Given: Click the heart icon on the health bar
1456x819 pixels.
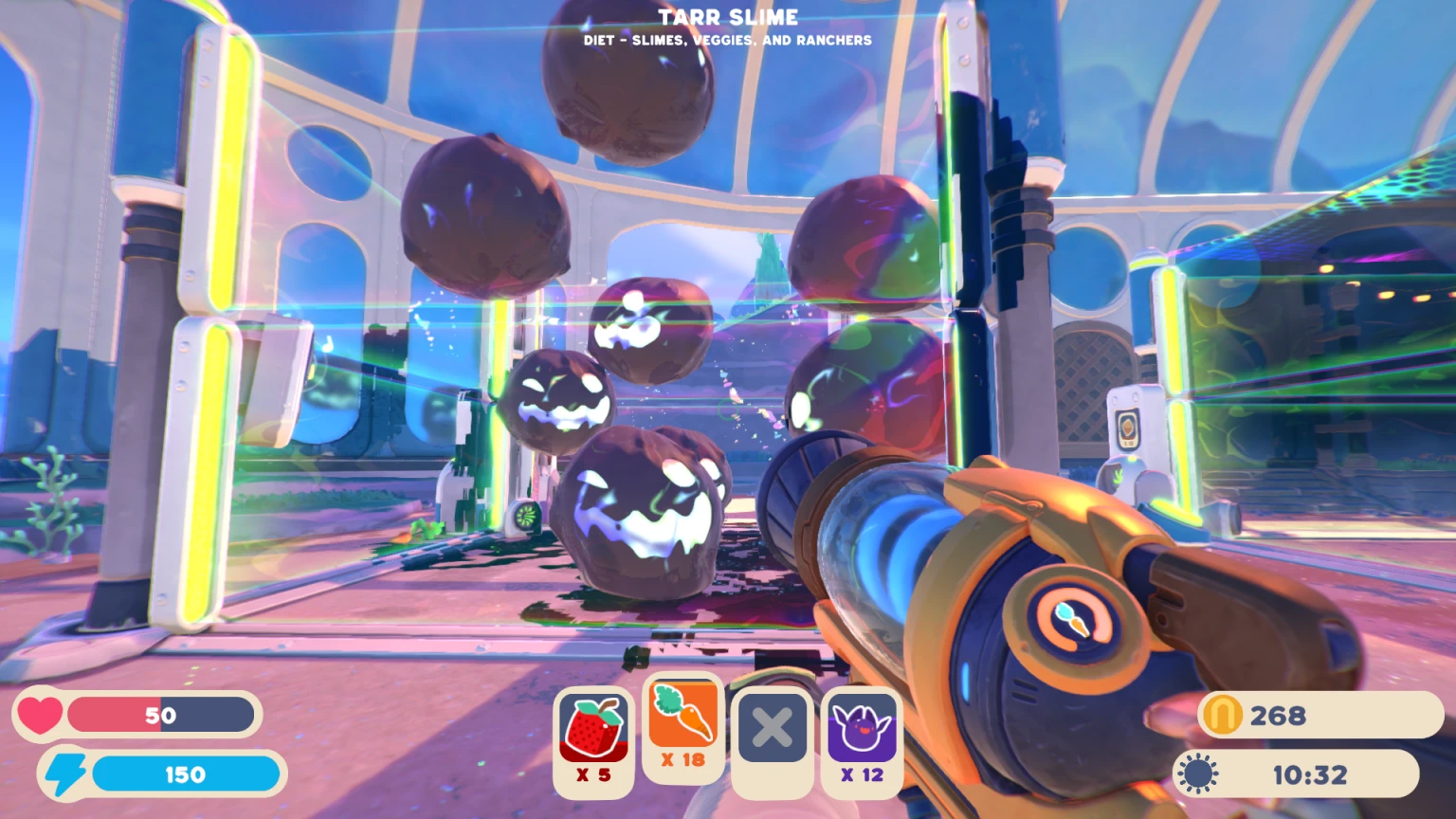Looking at the screenshot, I should point(40,715).
